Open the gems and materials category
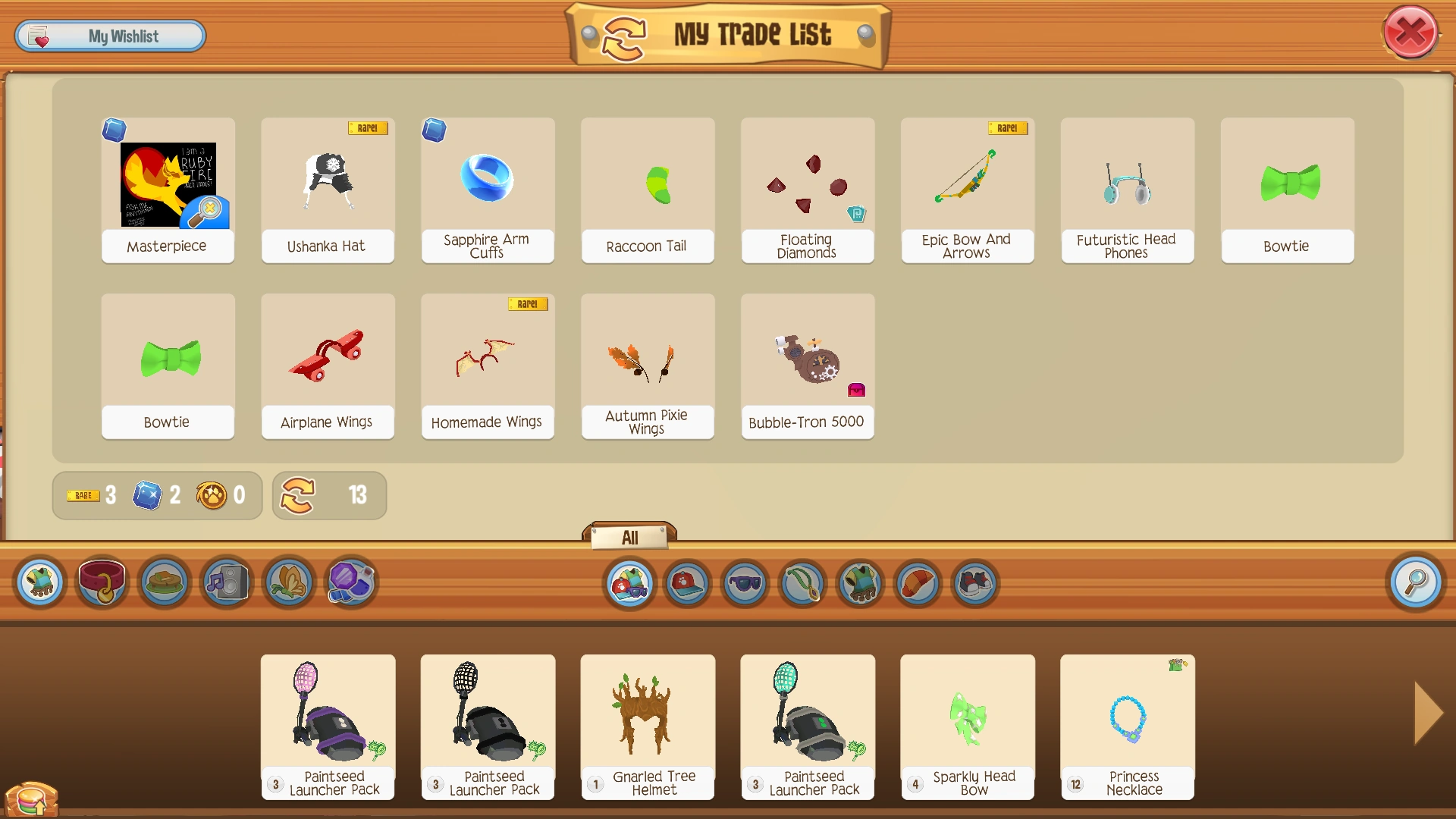The width and height of the screenshot is (1456, 819). [x=350, y=582]
